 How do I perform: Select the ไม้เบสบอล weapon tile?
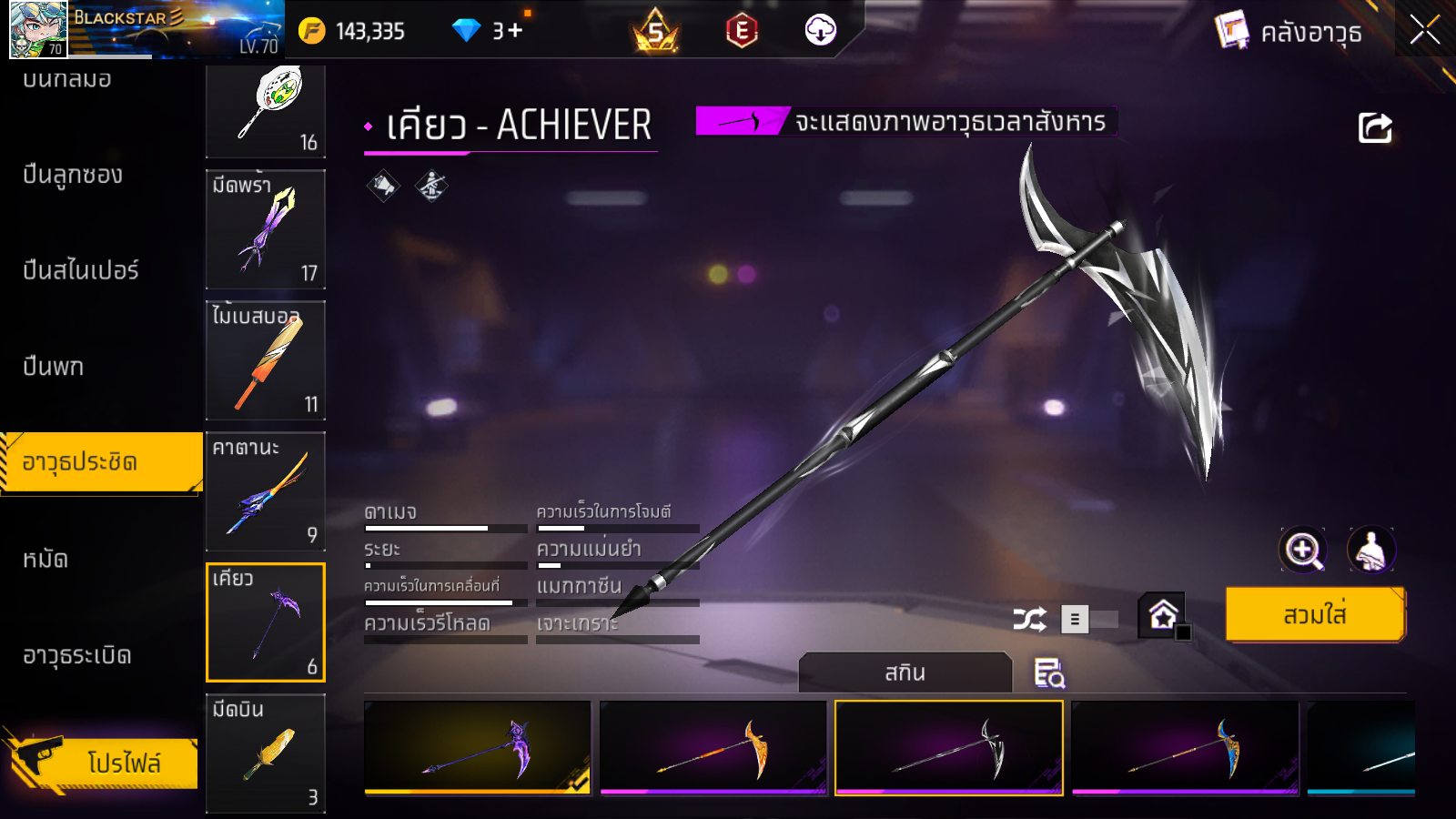tap(266, 360)
